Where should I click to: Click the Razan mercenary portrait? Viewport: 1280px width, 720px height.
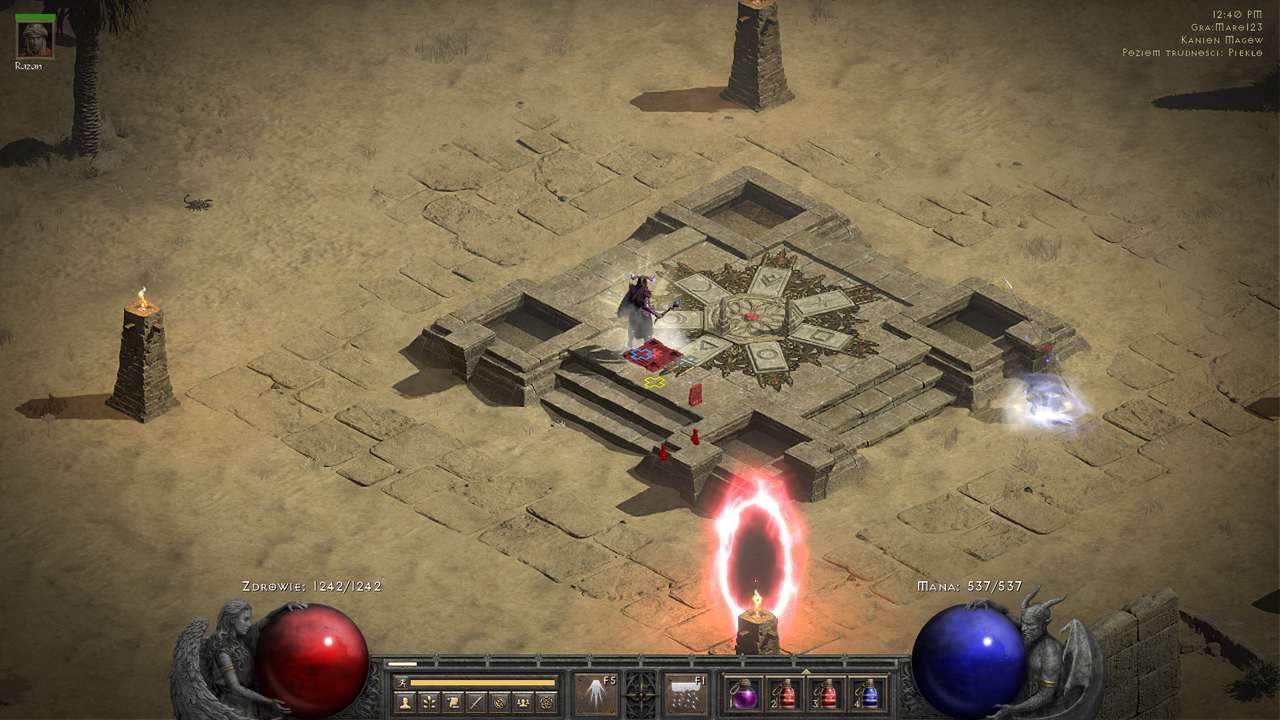34,39
